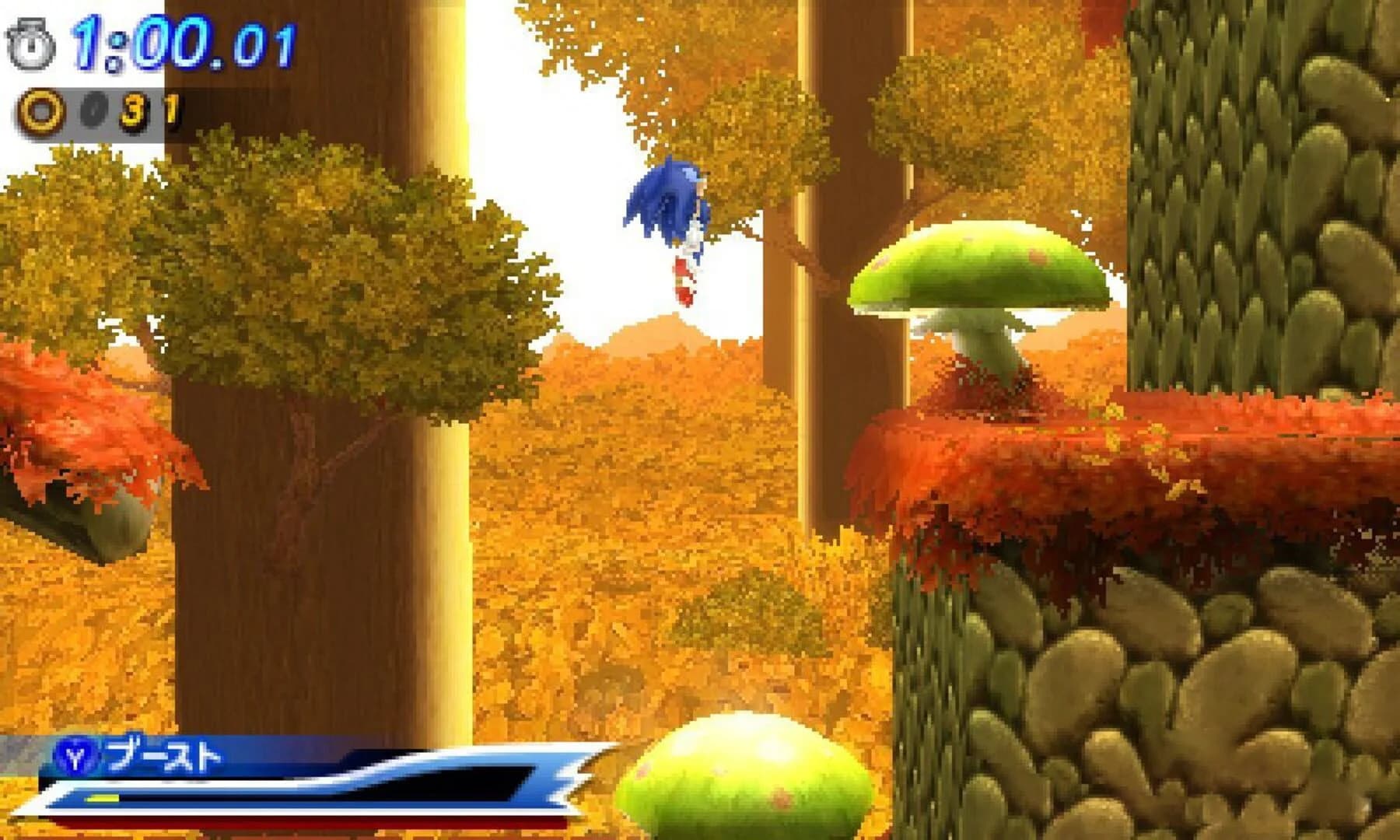Click the dark lives icon beside the ring counter
Screen dimensions: 1400x840
92,109
